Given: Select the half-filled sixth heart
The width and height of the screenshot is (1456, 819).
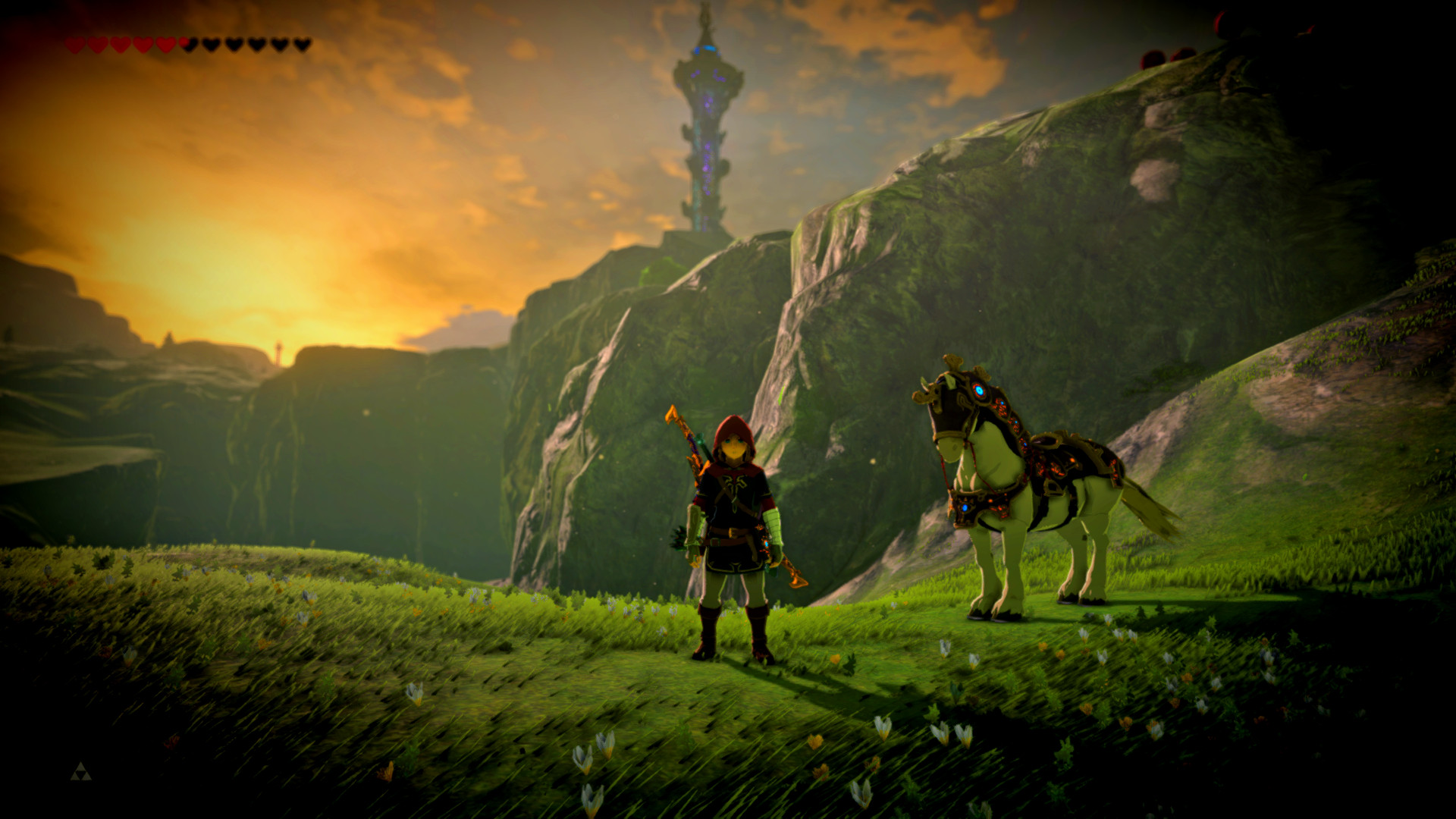Looking at the screenshot, I should coord(187,43).
